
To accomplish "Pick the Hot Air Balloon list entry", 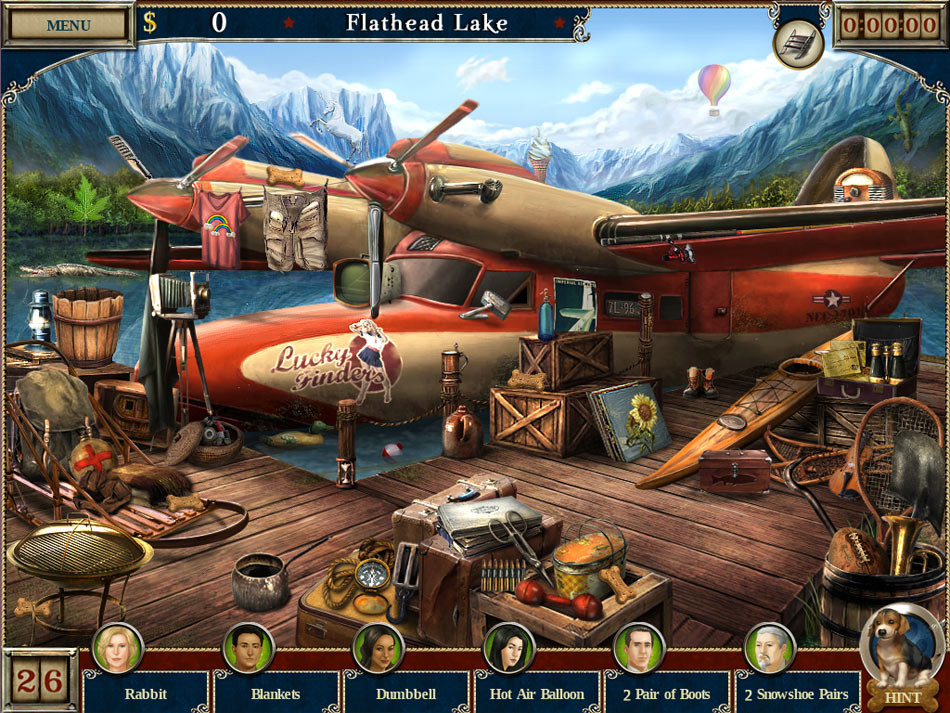I will point(536,693).
